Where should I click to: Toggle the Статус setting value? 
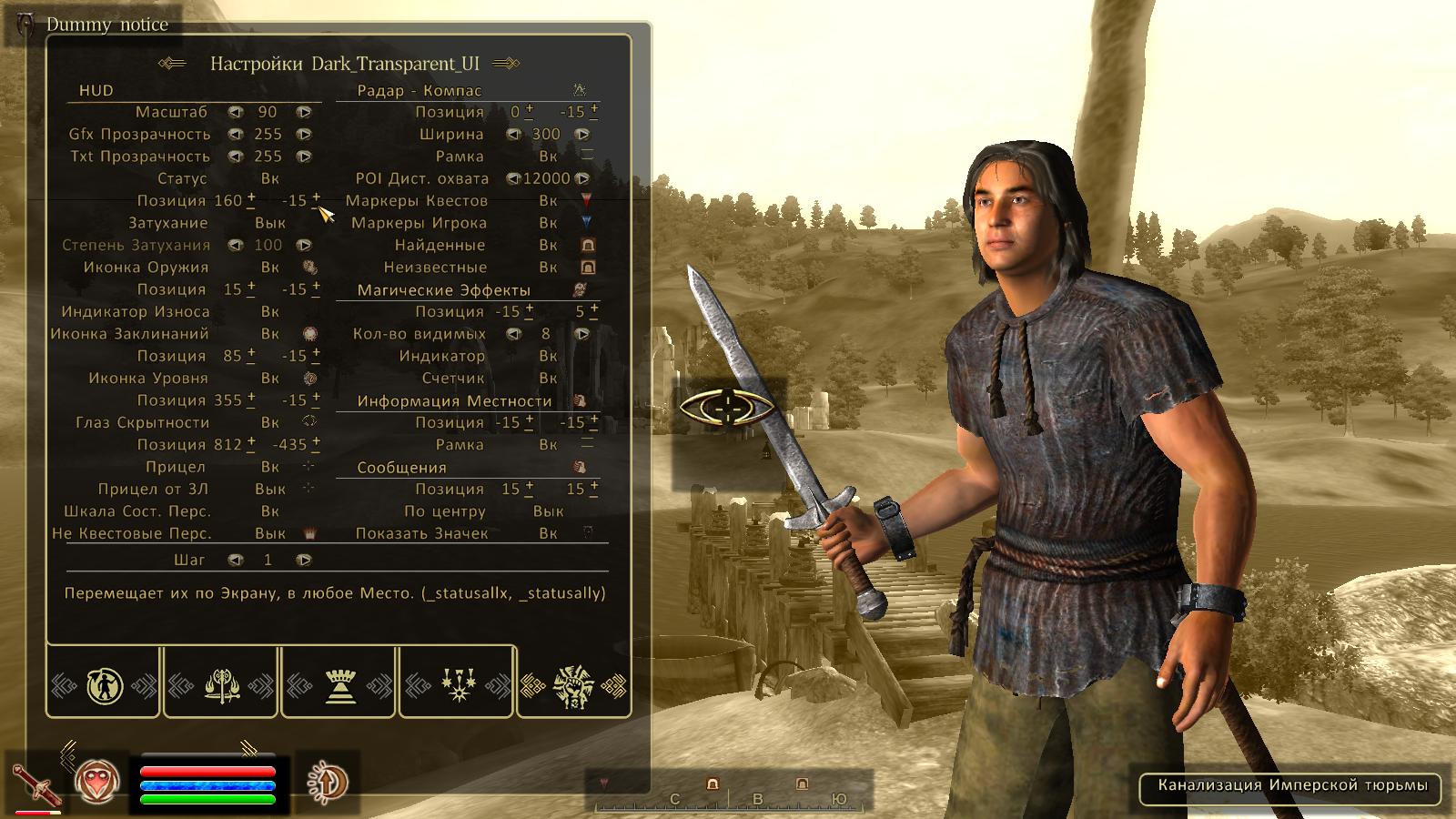pyautogui.click(x=270, y=178)
